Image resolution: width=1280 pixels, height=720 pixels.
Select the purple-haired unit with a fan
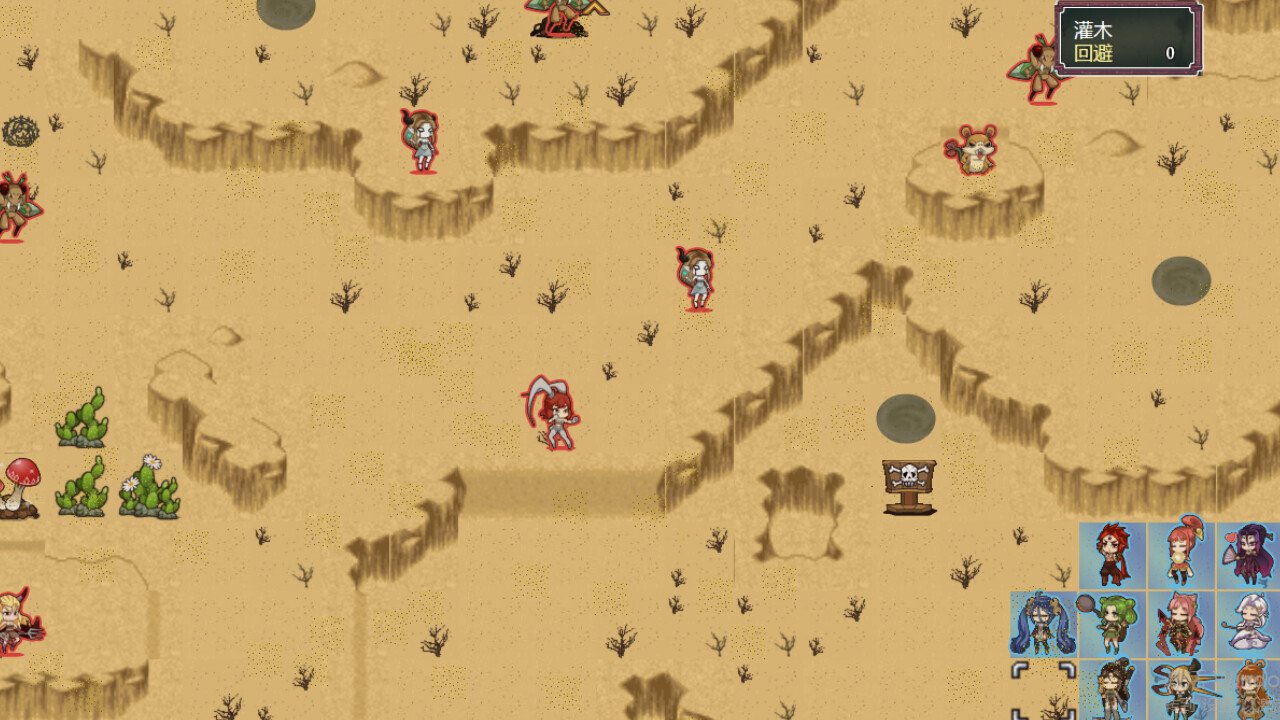[x=1249, y=555]
